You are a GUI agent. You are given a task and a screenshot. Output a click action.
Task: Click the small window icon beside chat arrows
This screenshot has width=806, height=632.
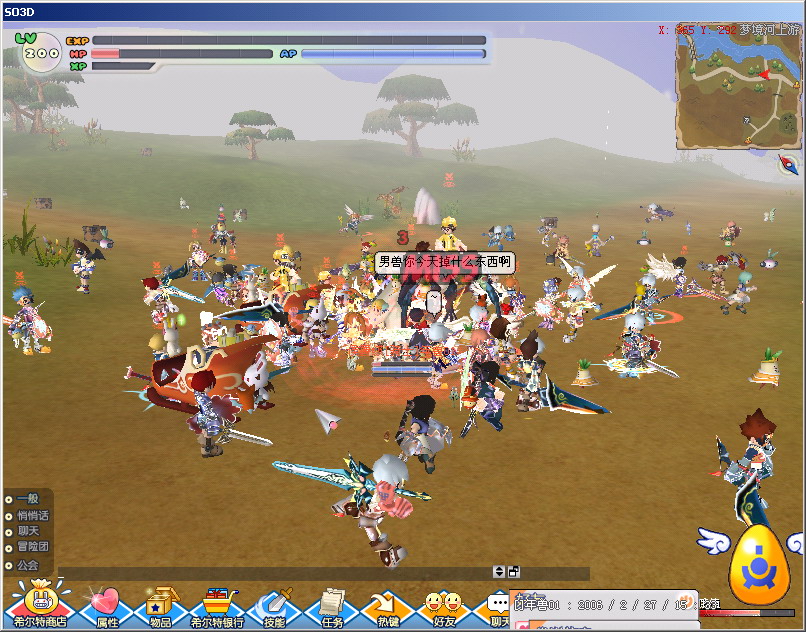514,572
